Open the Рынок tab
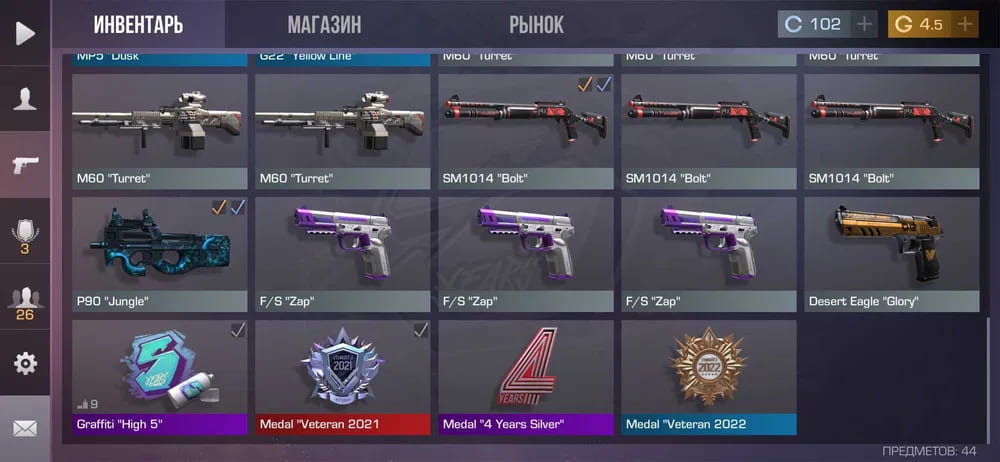Viewport: 1000px width, 462px height. pos(536,24)
